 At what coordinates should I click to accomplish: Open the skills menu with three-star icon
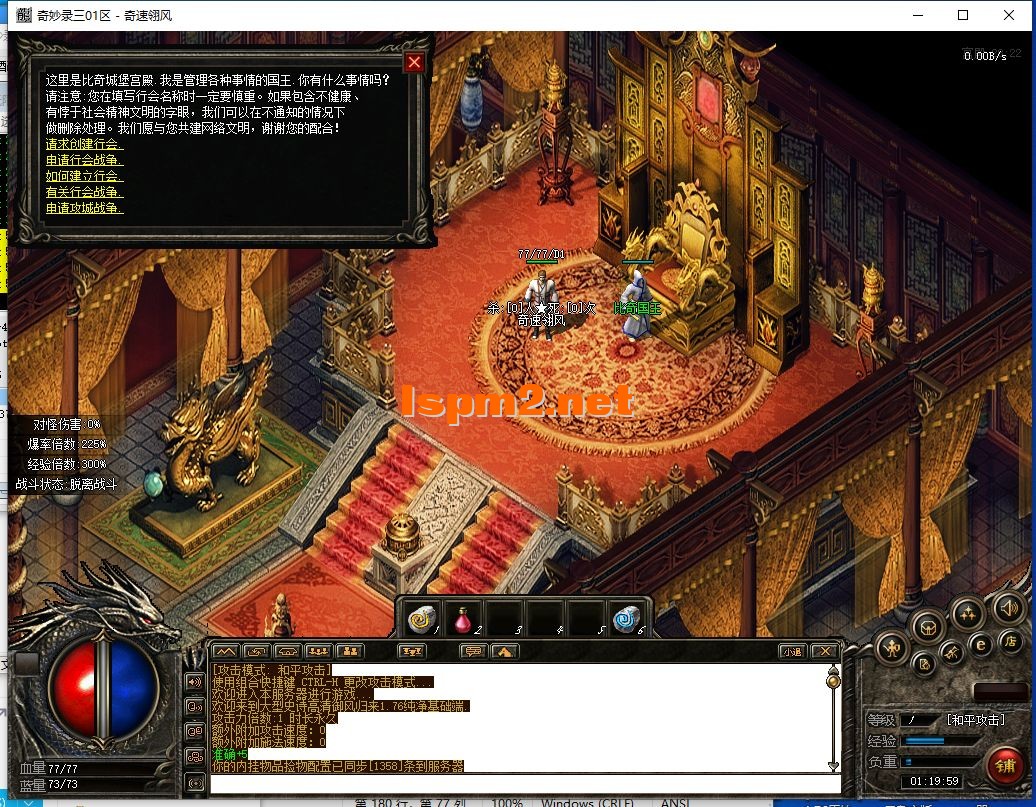[x=967, y=613]
